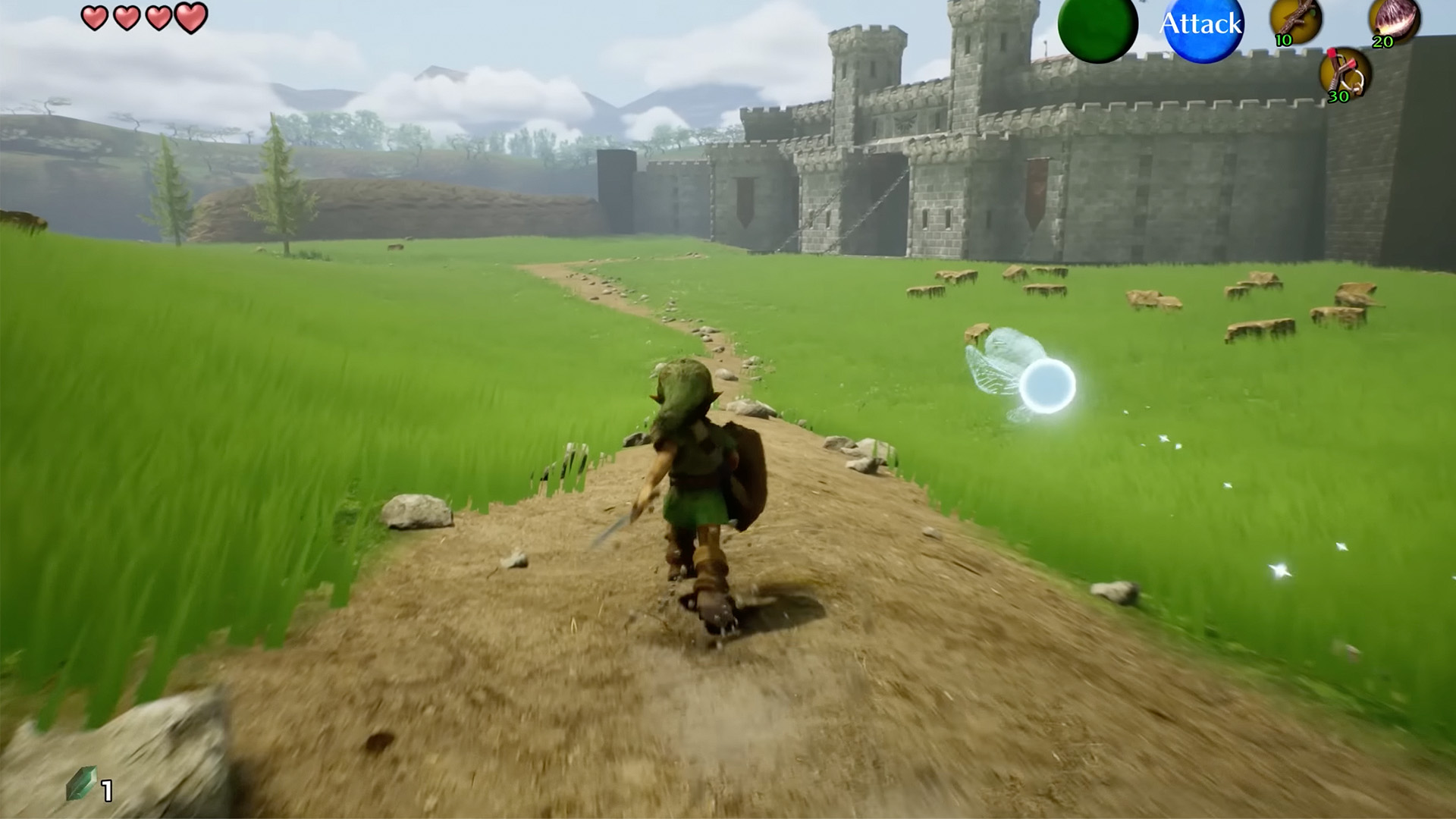Click the ammo count 30 under the slingshot
Viewport: 1456px width, 819px height.
coord(1337,97)
